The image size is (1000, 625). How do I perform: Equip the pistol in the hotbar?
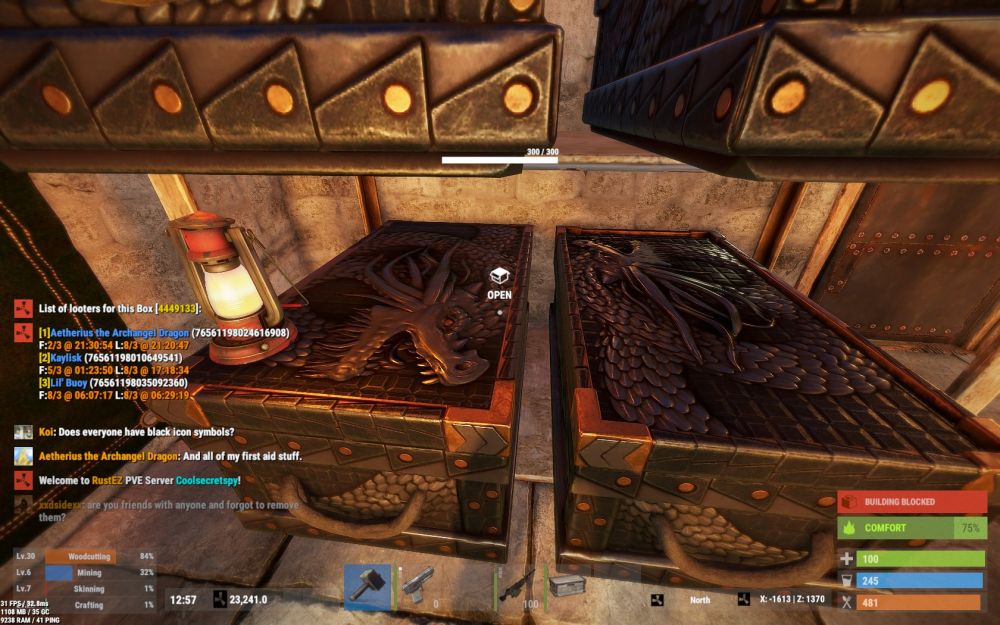click(420, 587)
